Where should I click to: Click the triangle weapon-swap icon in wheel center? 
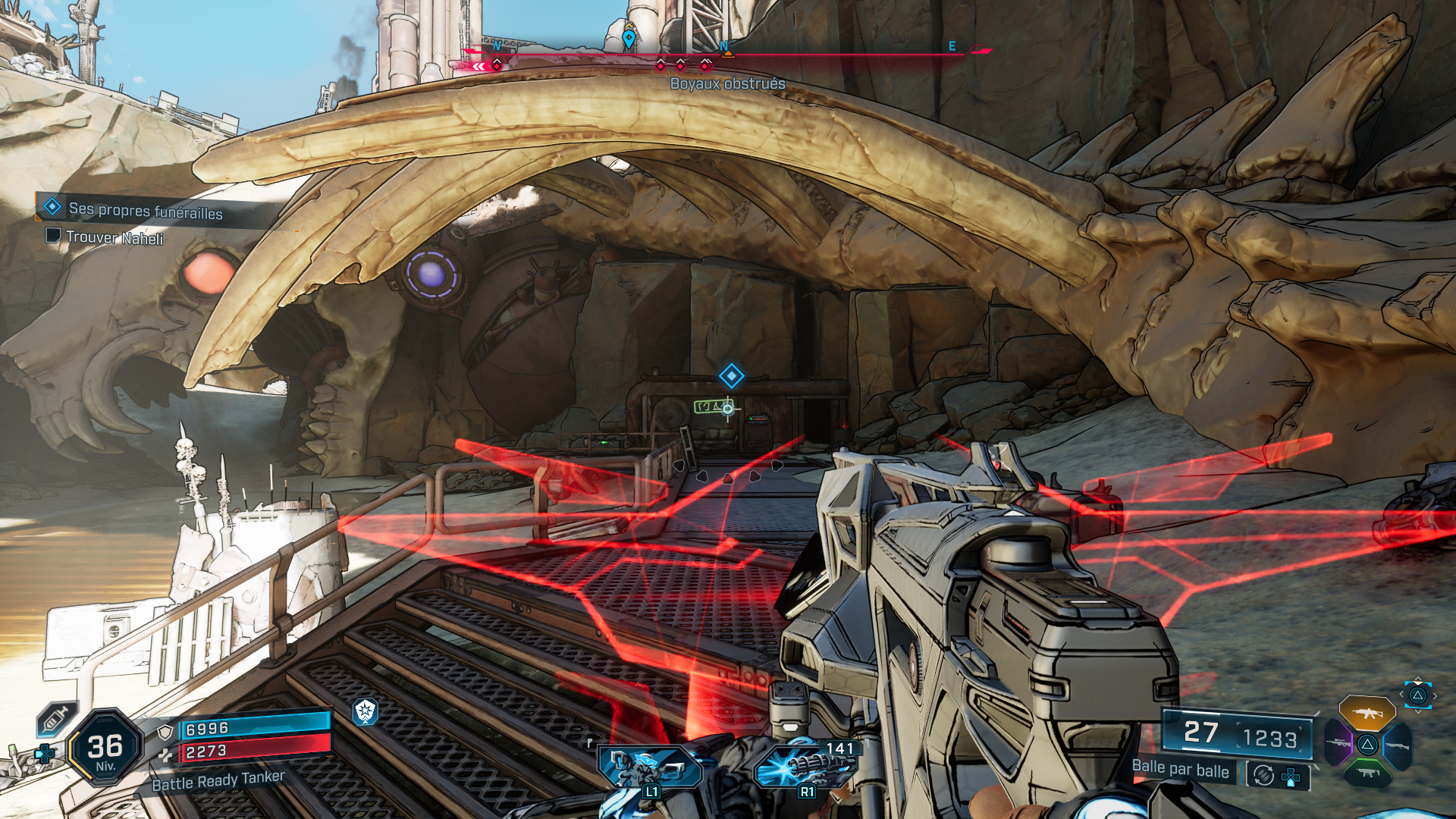tap(1368, 744)
